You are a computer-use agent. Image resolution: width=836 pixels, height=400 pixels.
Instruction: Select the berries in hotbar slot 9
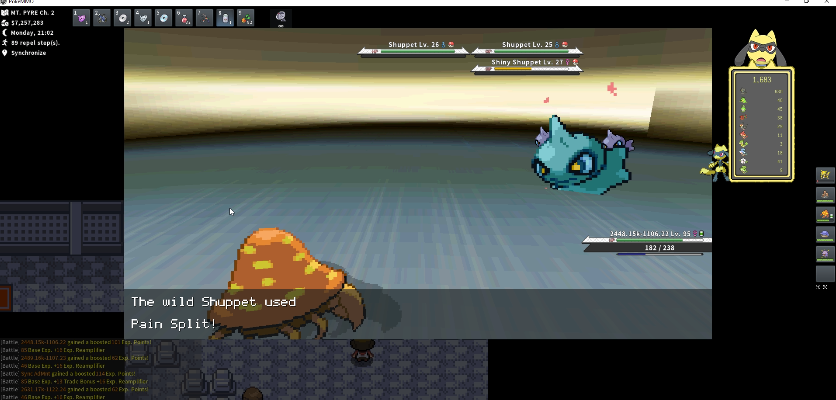[x=246, y=17]
